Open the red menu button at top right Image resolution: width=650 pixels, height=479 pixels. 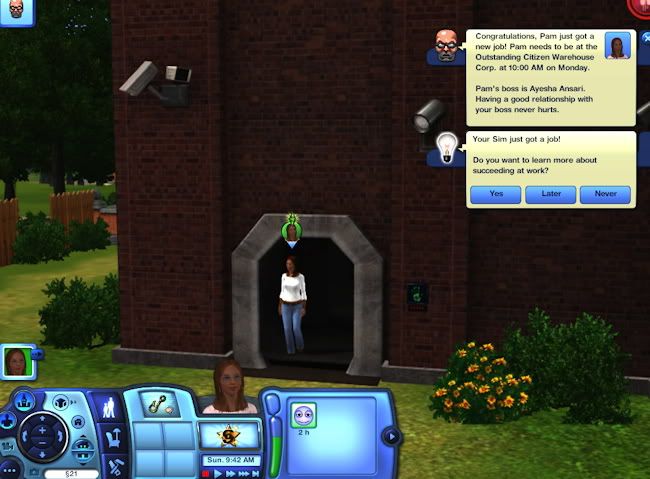pos(640,5)
